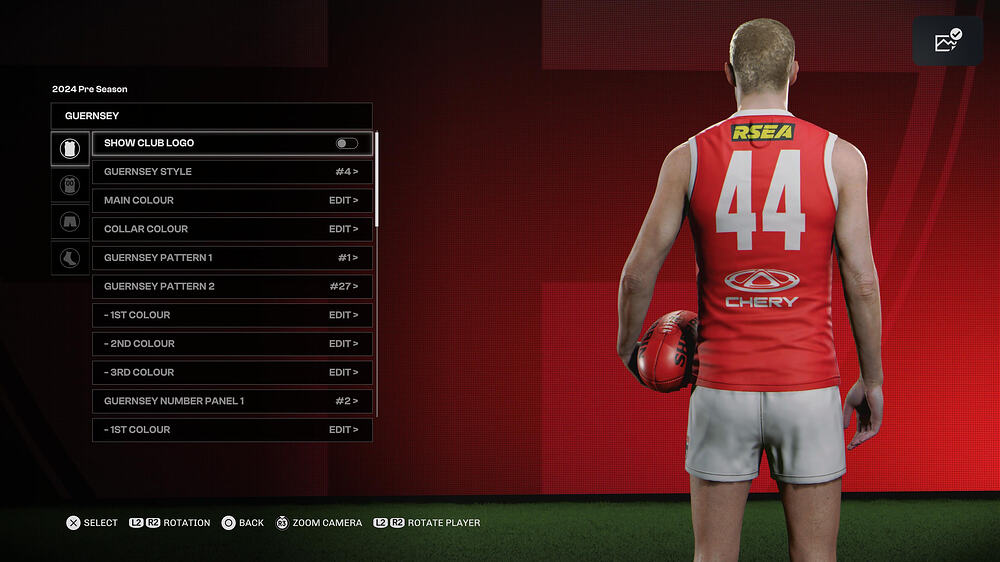Change the Guernsey Style option
Screen dimensions: 1000x562
(232, 172)
